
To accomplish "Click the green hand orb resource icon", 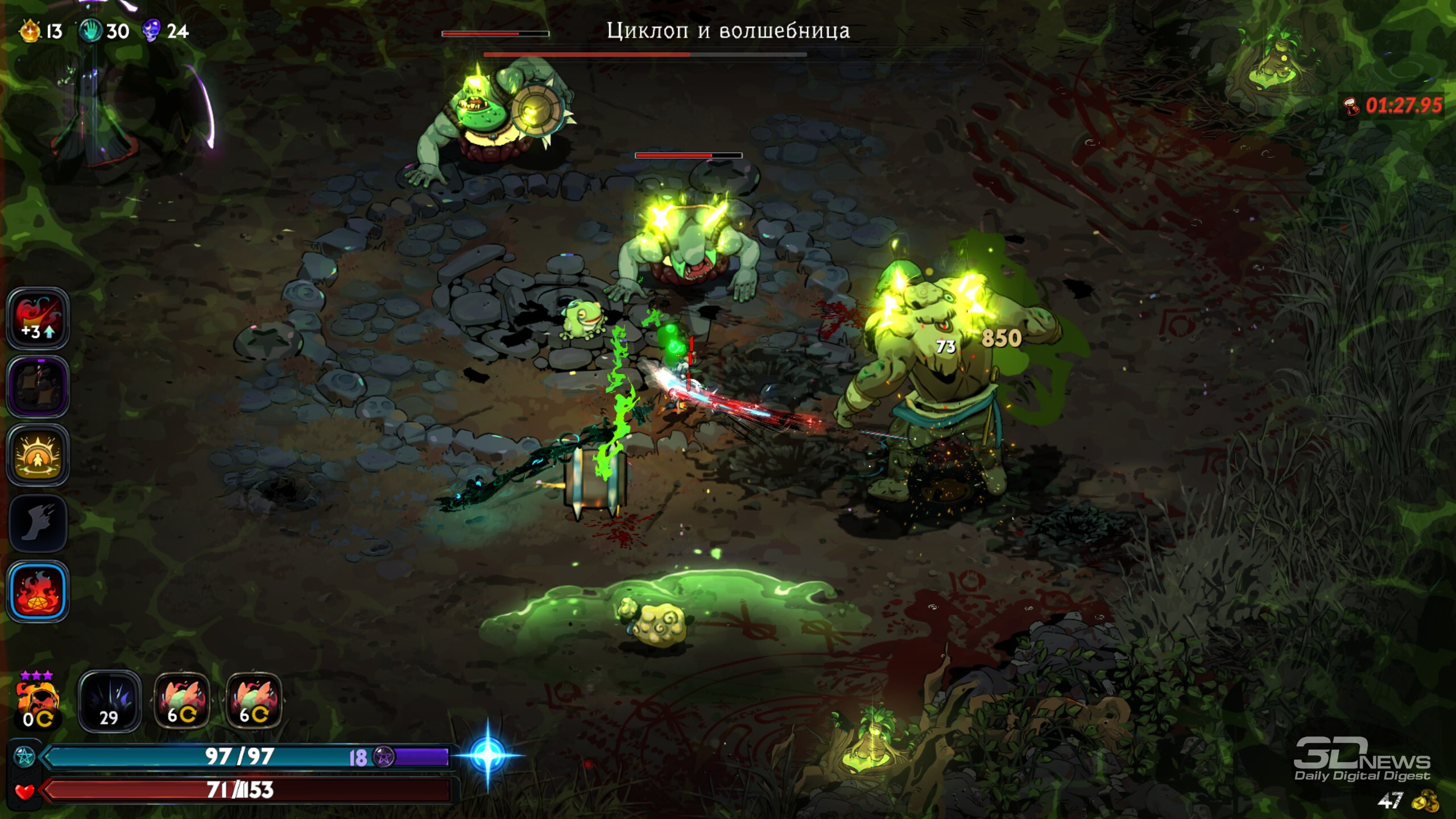I will point(90,31).
